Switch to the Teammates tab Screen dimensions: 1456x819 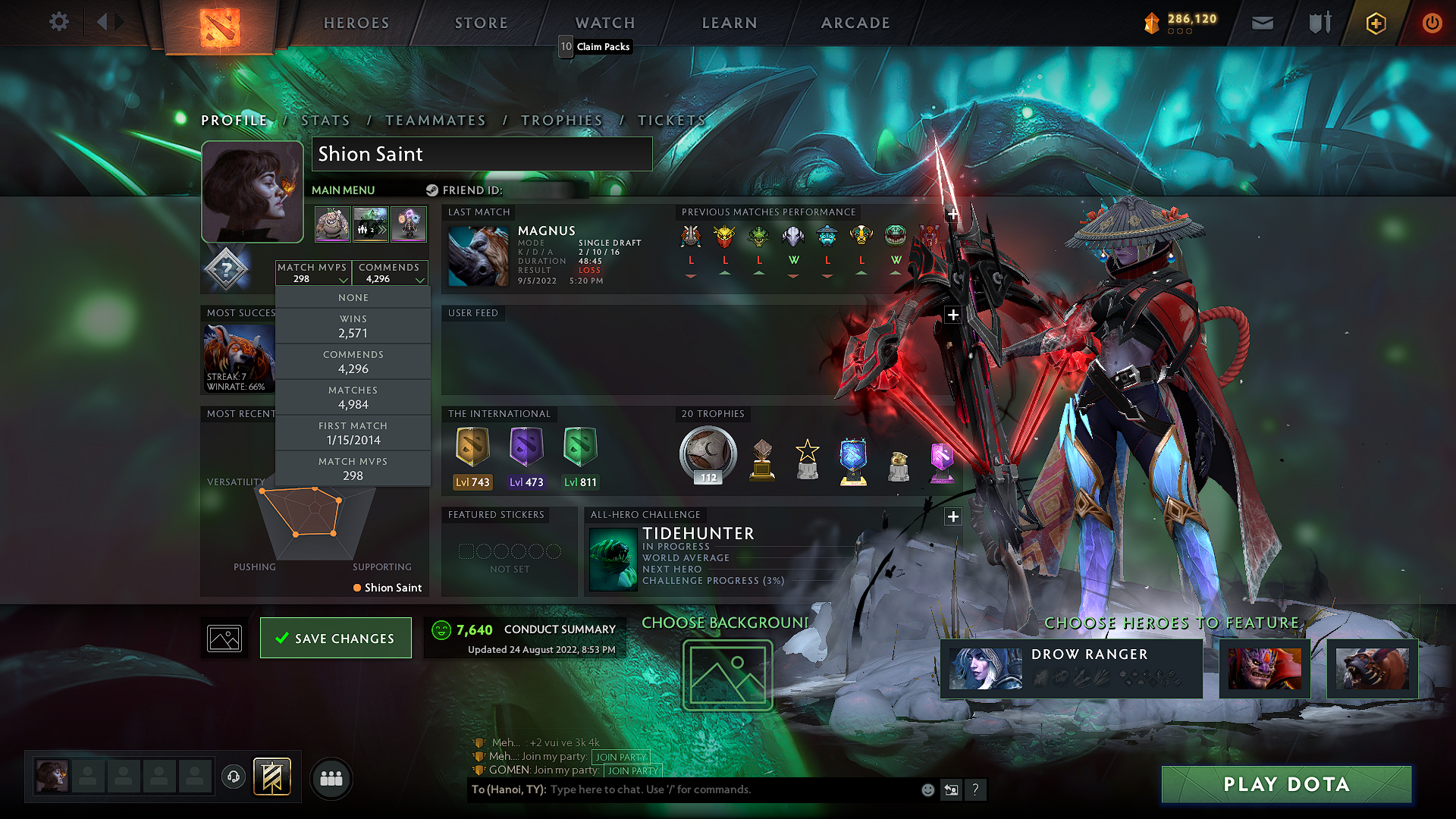pyautogui.click(x=435, y=121)
